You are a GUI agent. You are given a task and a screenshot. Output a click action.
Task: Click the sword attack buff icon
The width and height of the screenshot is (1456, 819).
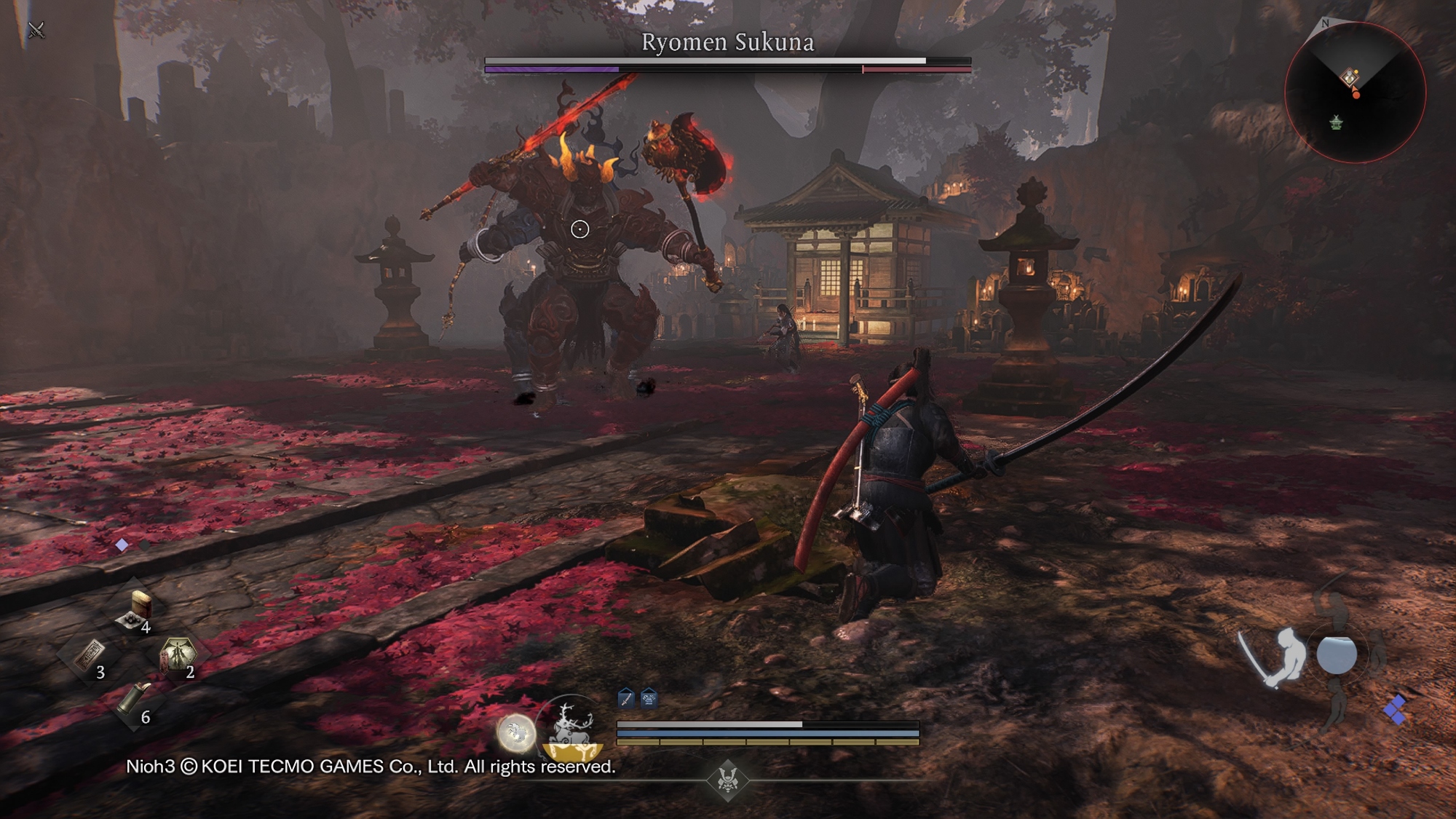[625, 700]
